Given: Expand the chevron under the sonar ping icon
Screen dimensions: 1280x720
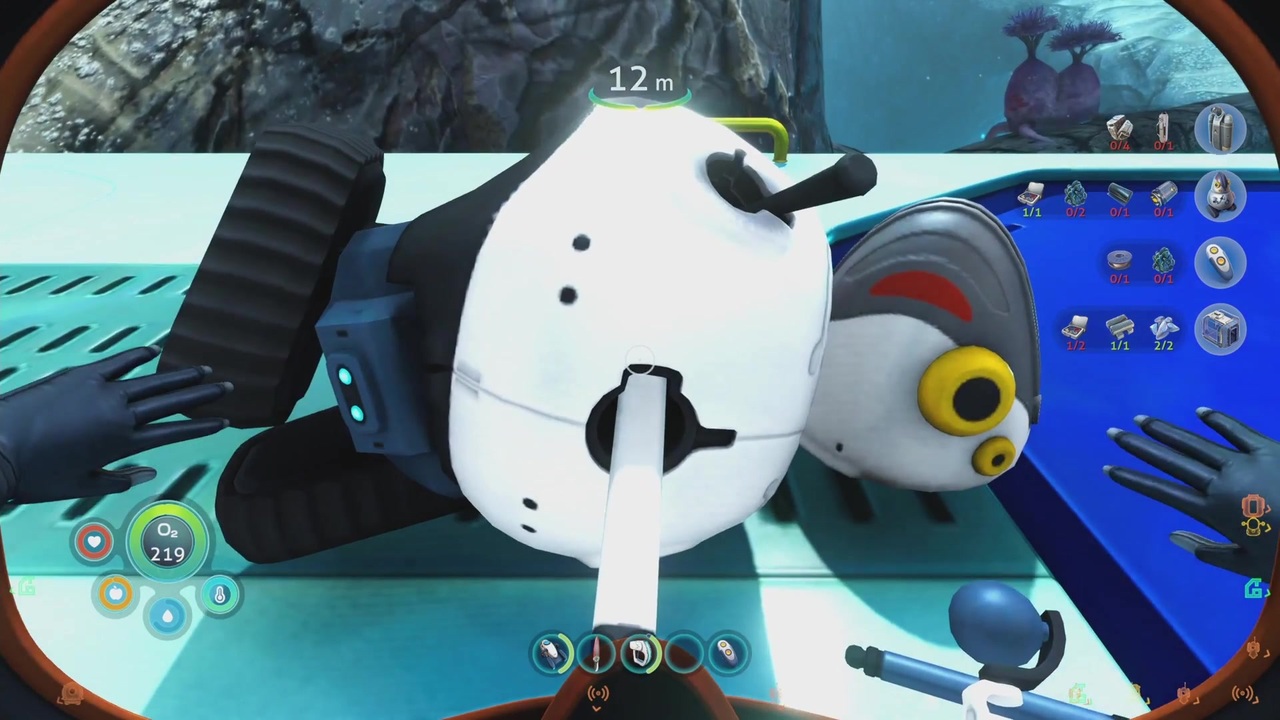Looking at the screenshot, I should [x=597, y=708].
